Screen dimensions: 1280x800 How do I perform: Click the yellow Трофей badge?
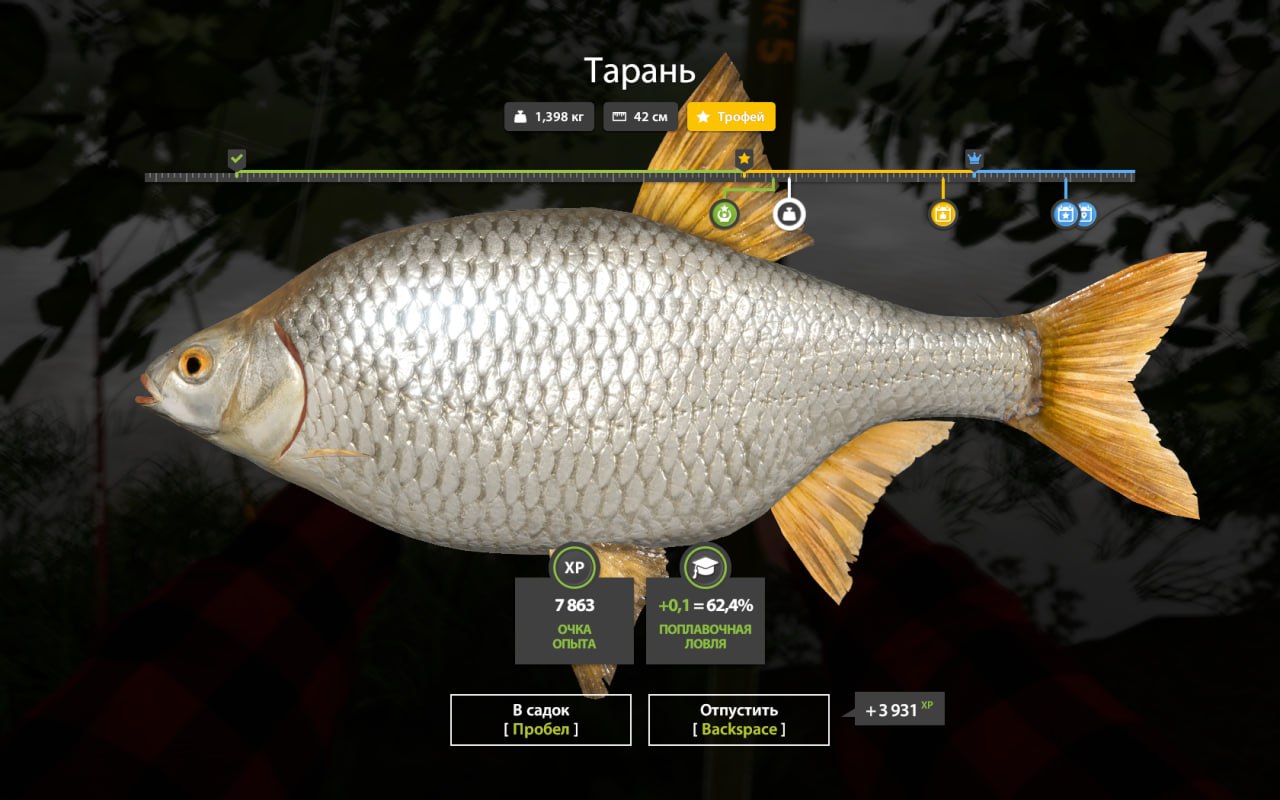(x=731, y=117)
